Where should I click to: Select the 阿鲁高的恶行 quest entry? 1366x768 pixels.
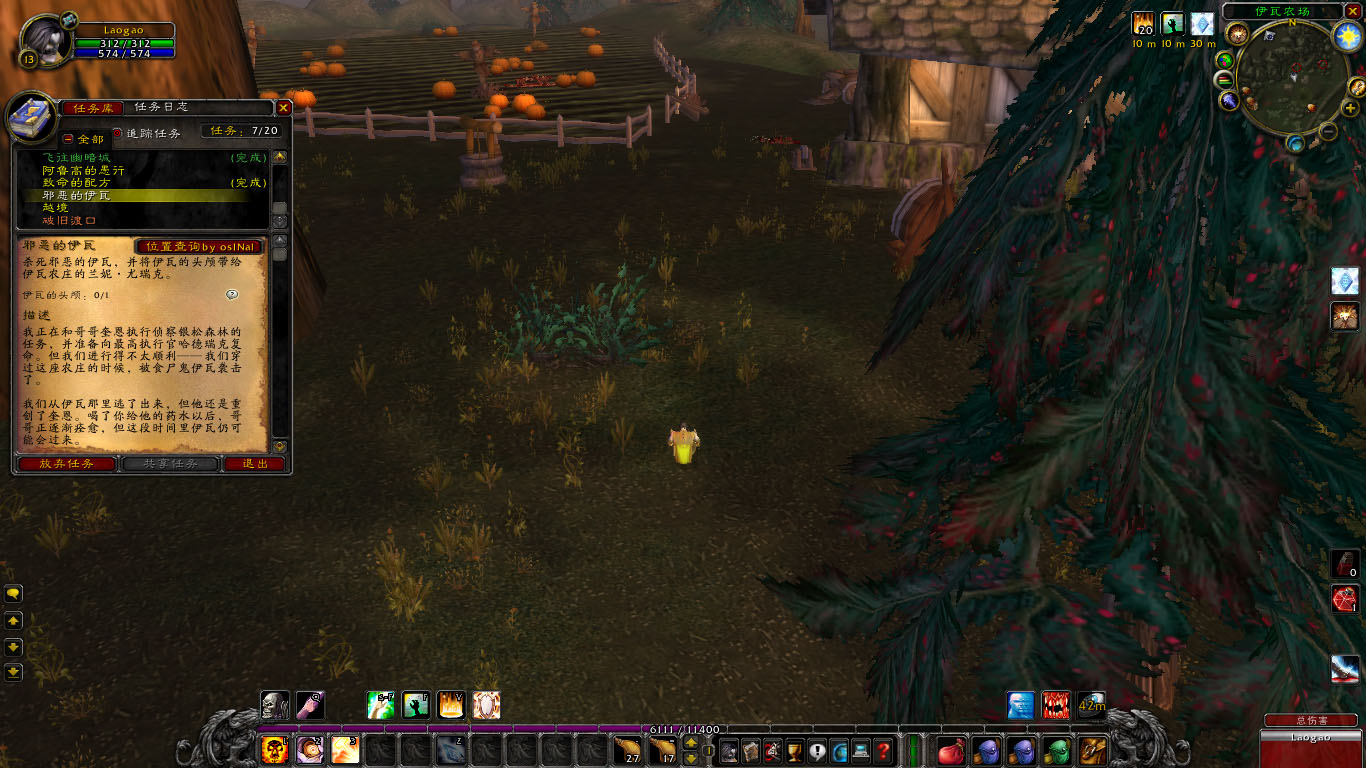(84, 171)
